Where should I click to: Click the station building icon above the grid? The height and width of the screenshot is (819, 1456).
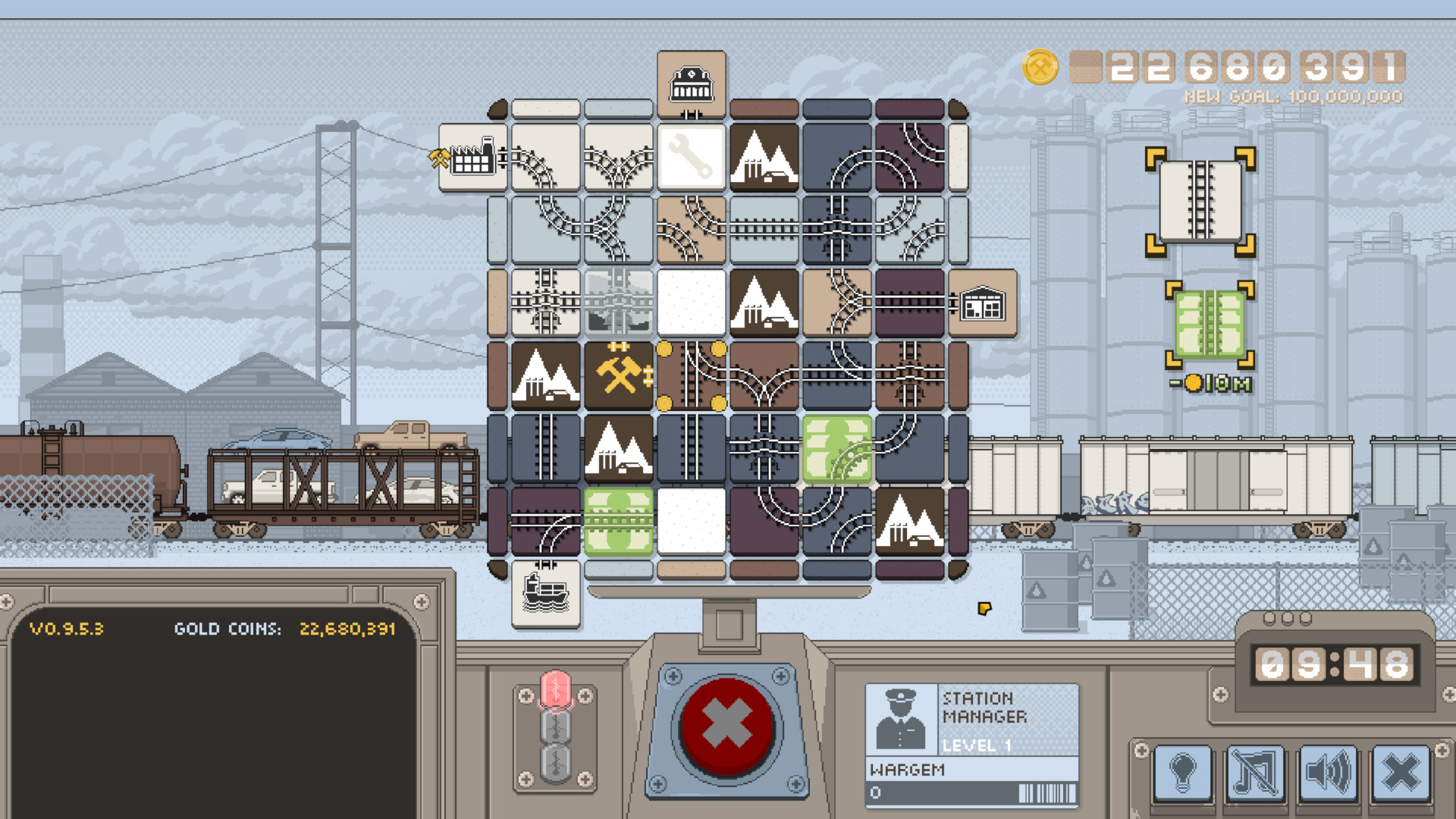click(x=691, y=82)
